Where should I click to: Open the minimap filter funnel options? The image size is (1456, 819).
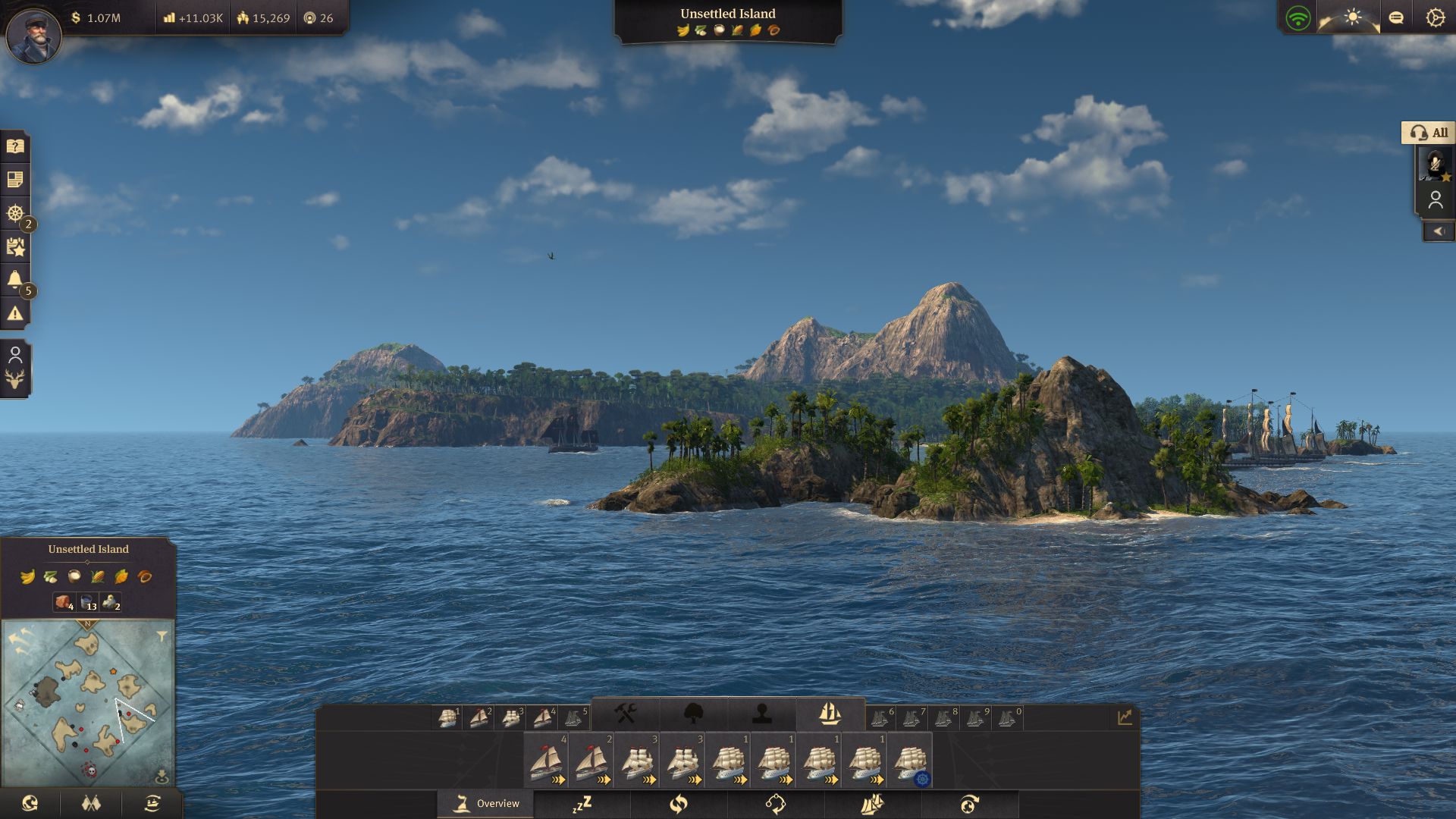pyautogui.click(x=162, y=636)
